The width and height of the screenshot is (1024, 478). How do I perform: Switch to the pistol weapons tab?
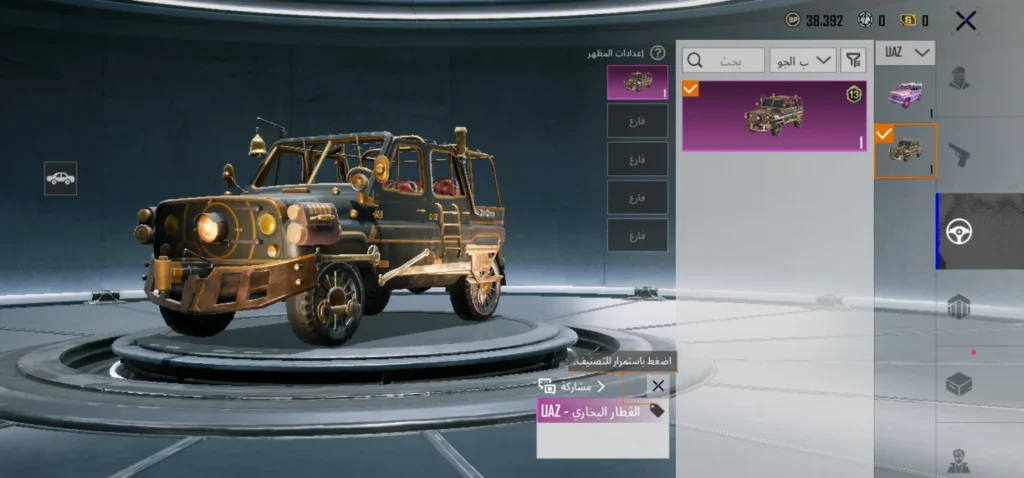[959, 154]
